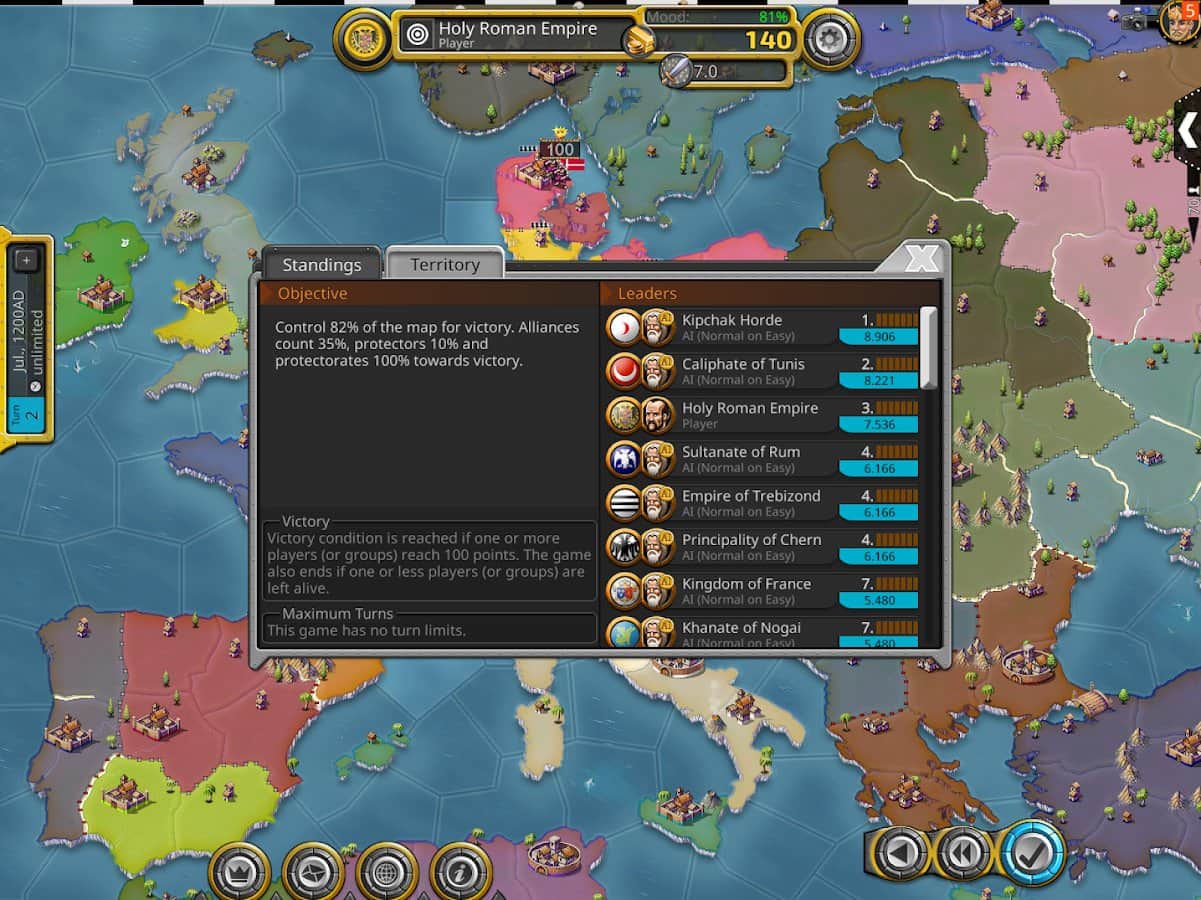Close the objectives panel with X
Screen dimensions: 1201x900
tap(921, 260)
